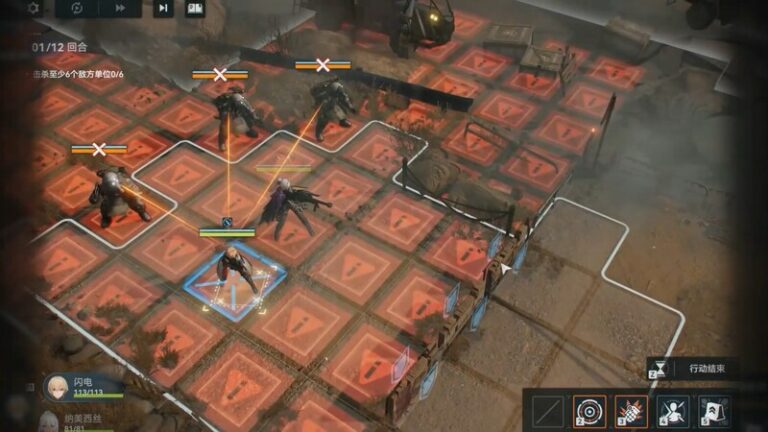Use the grenade explosion skill
Viewport: 768px width, 432px height.
point(630,410)
